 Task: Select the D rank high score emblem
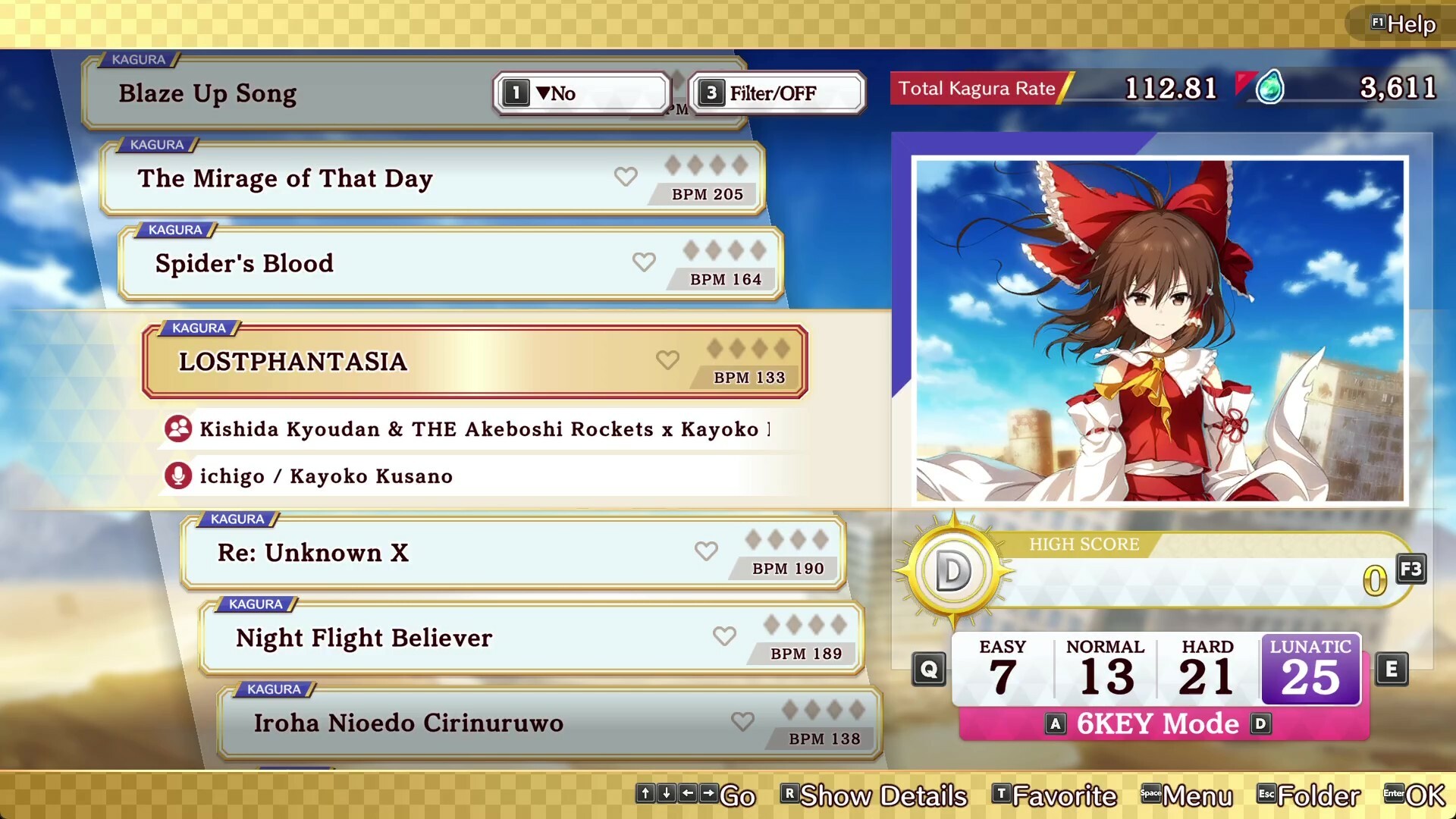[954, 569]
